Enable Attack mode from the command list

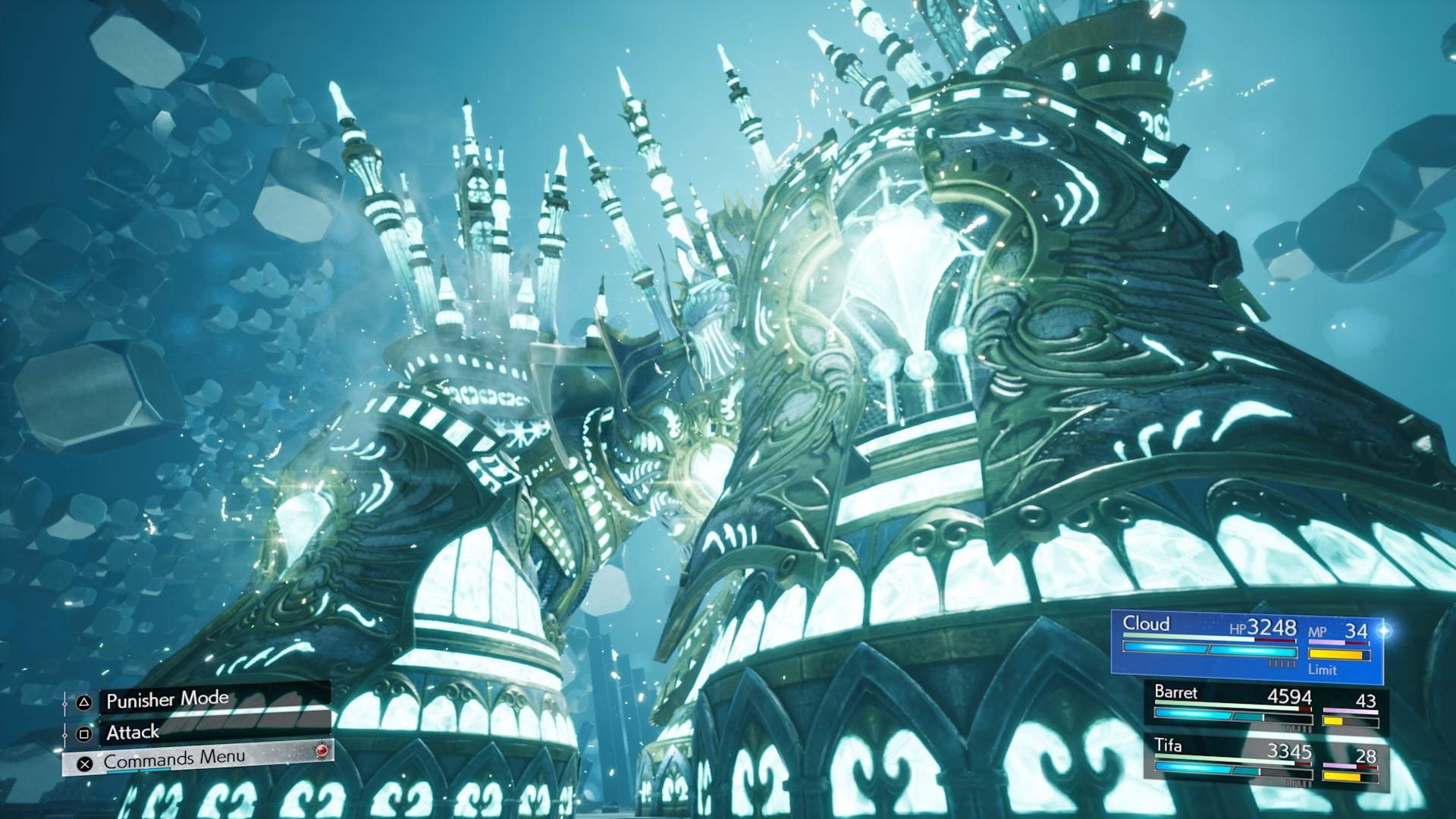[x=130, y=733]
